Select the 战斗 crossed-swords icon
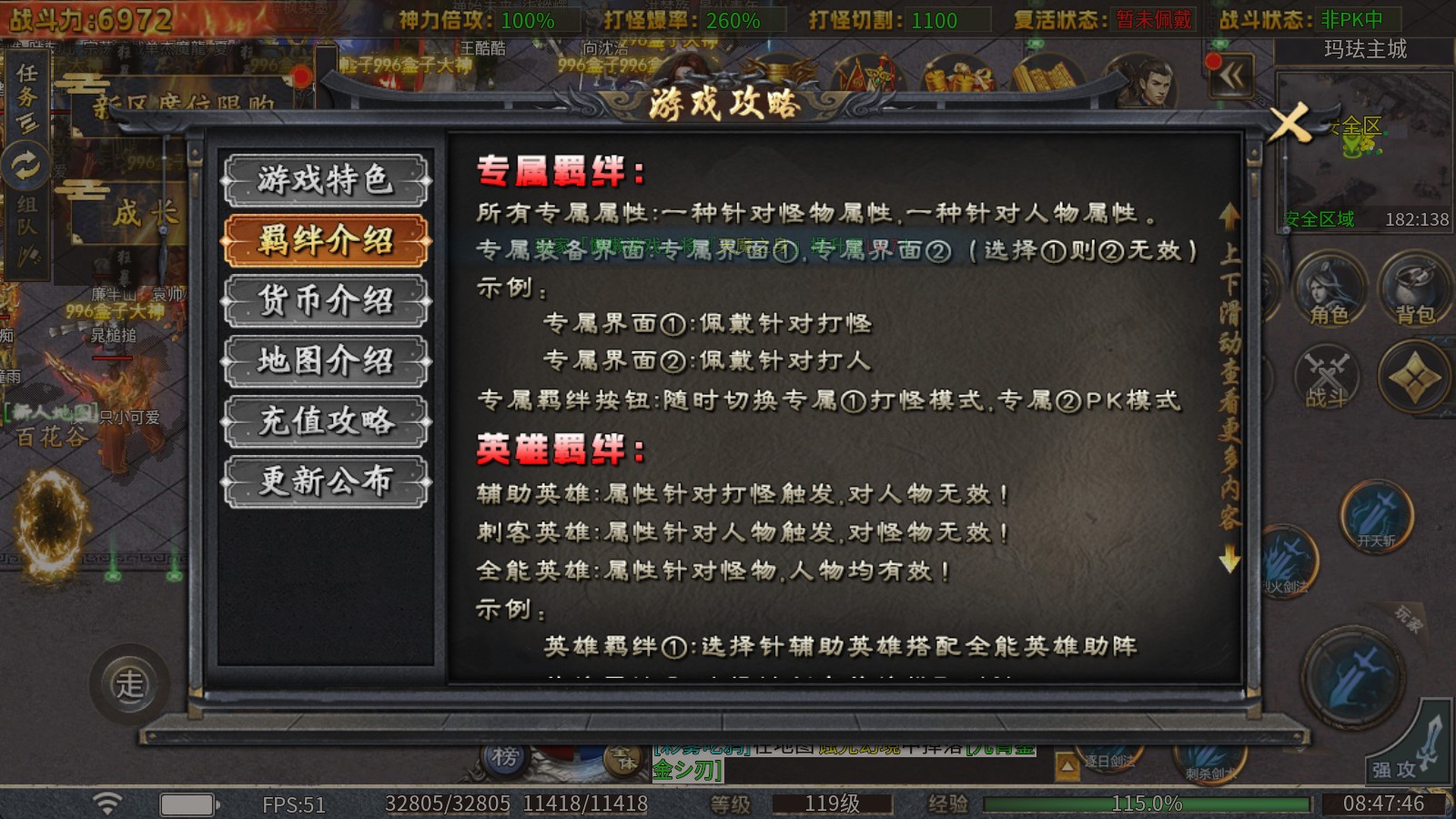The width and height of the screenshot is (1456, 819). tap(1329, 378)
